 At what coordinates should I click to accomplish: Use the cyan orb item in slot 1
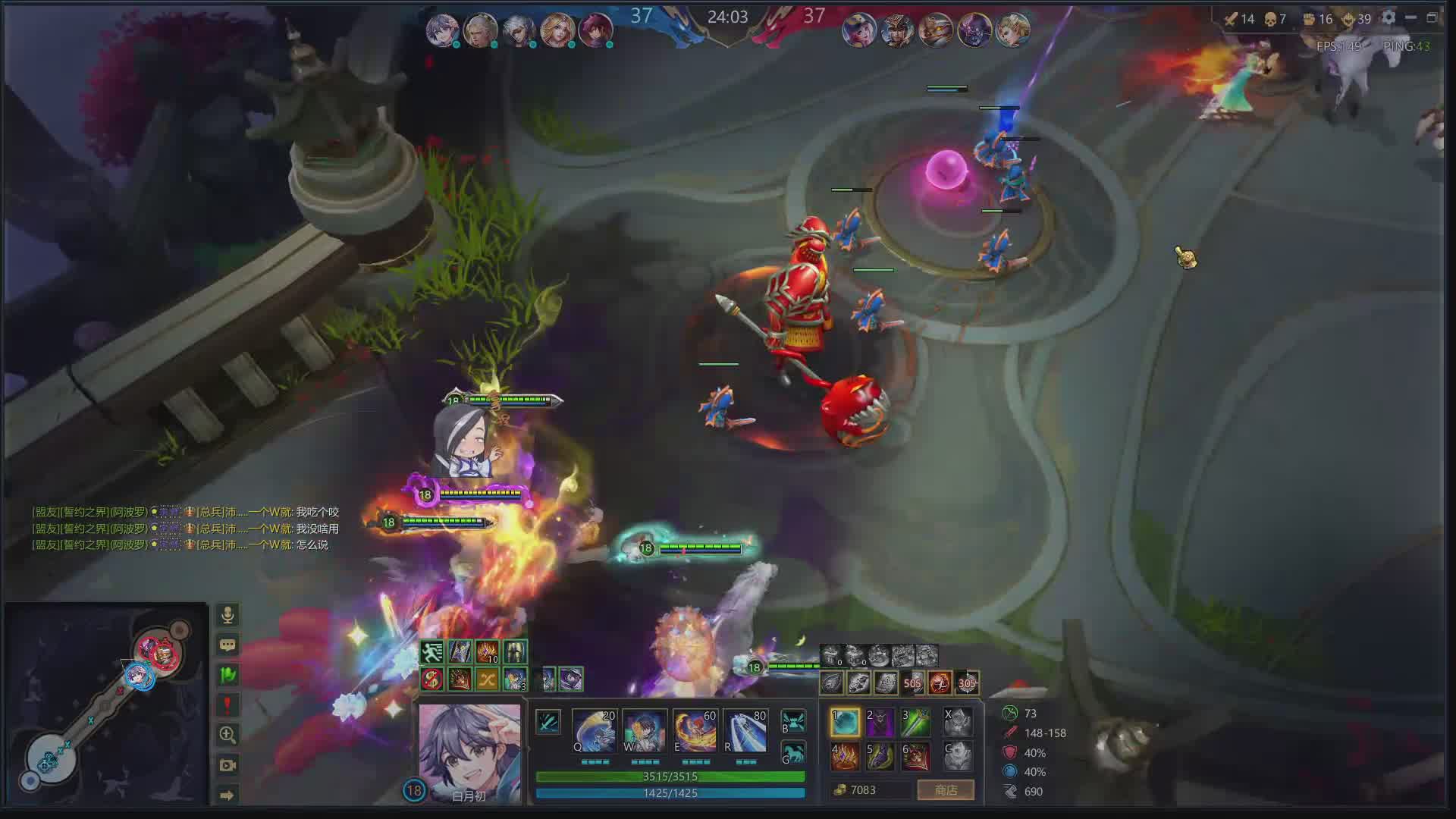click(845, 723)
